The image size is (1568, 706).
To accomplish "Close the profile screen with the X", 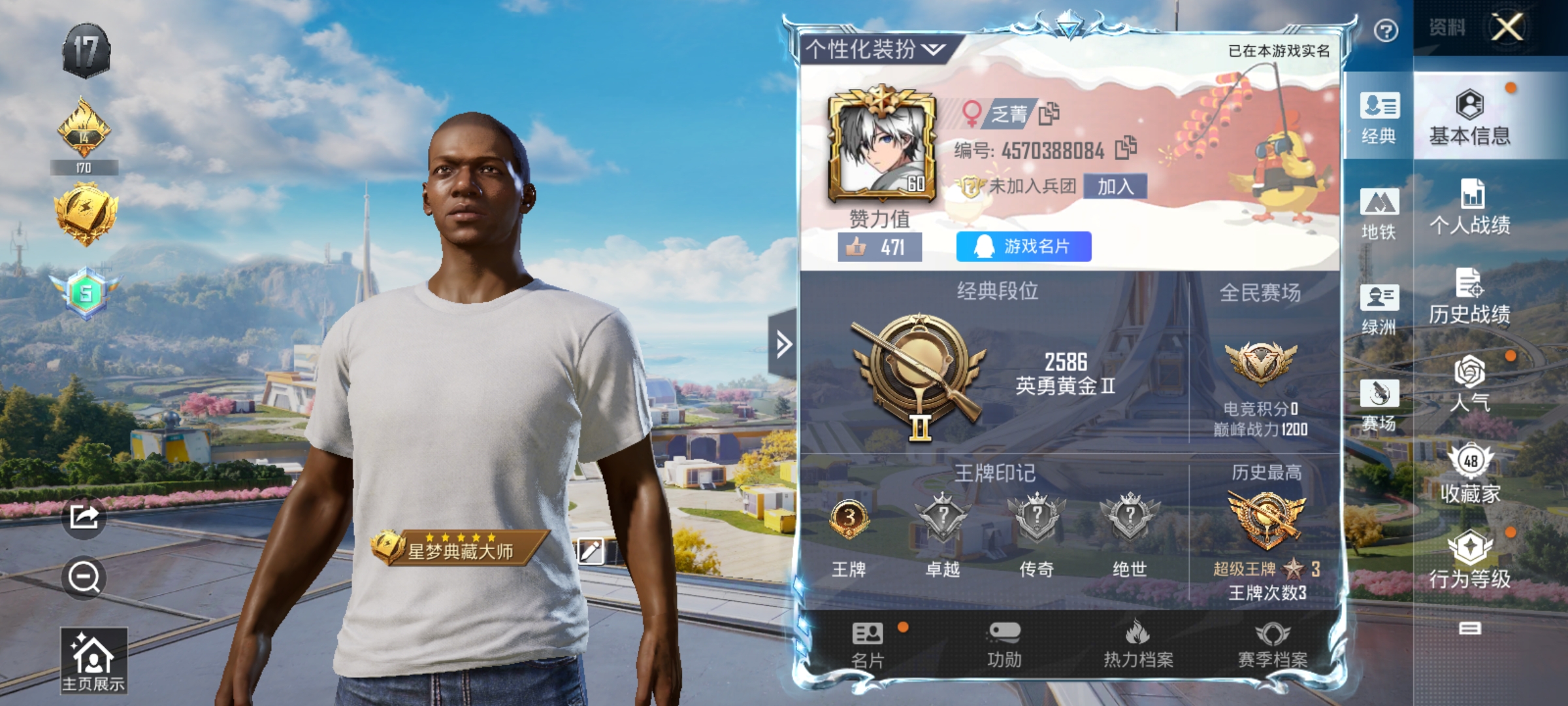I will (1507, 27).
